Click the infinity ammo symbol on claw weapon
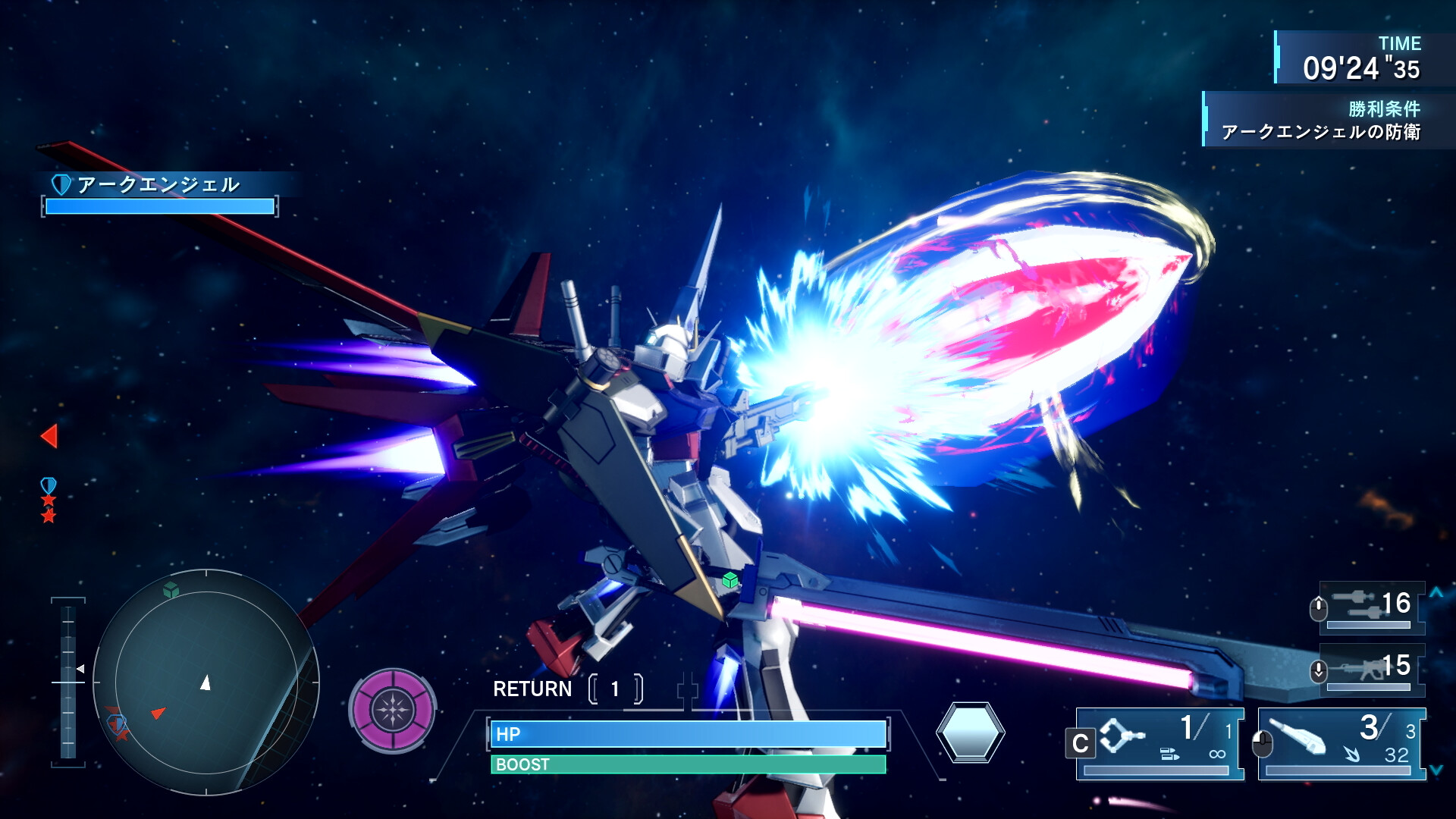 coord(1217,753)
